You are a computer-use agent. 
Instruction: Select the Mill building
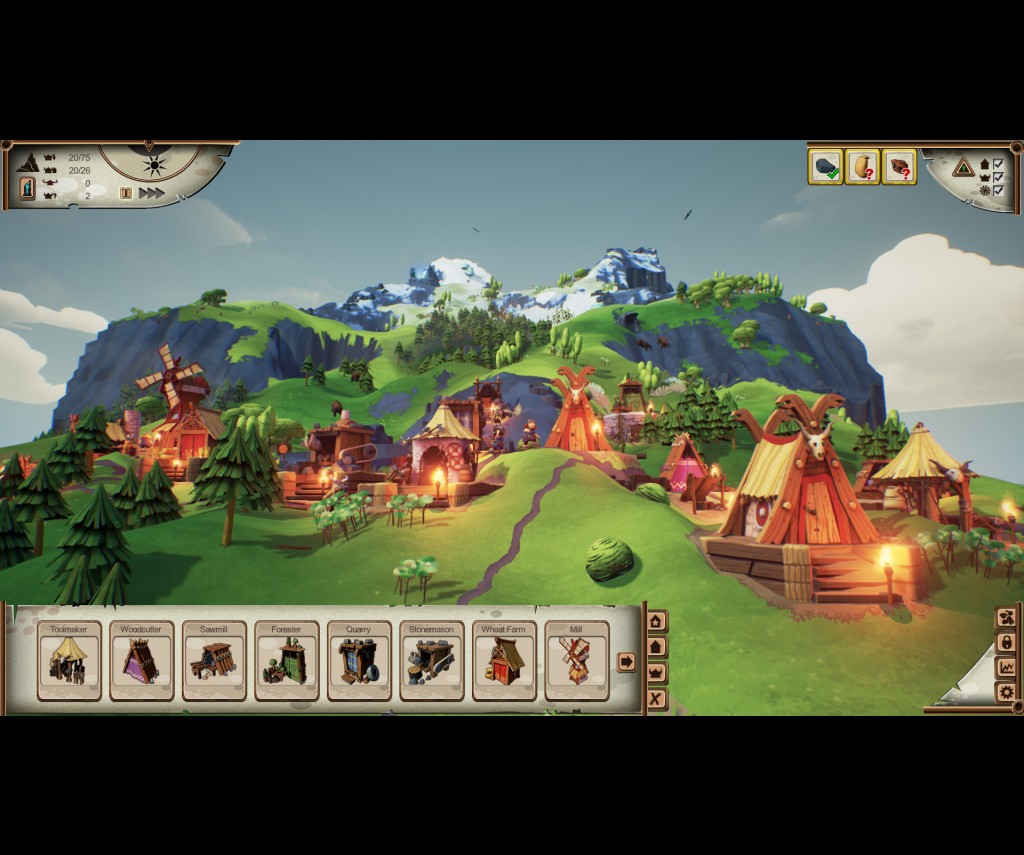[x=576, y=661]
